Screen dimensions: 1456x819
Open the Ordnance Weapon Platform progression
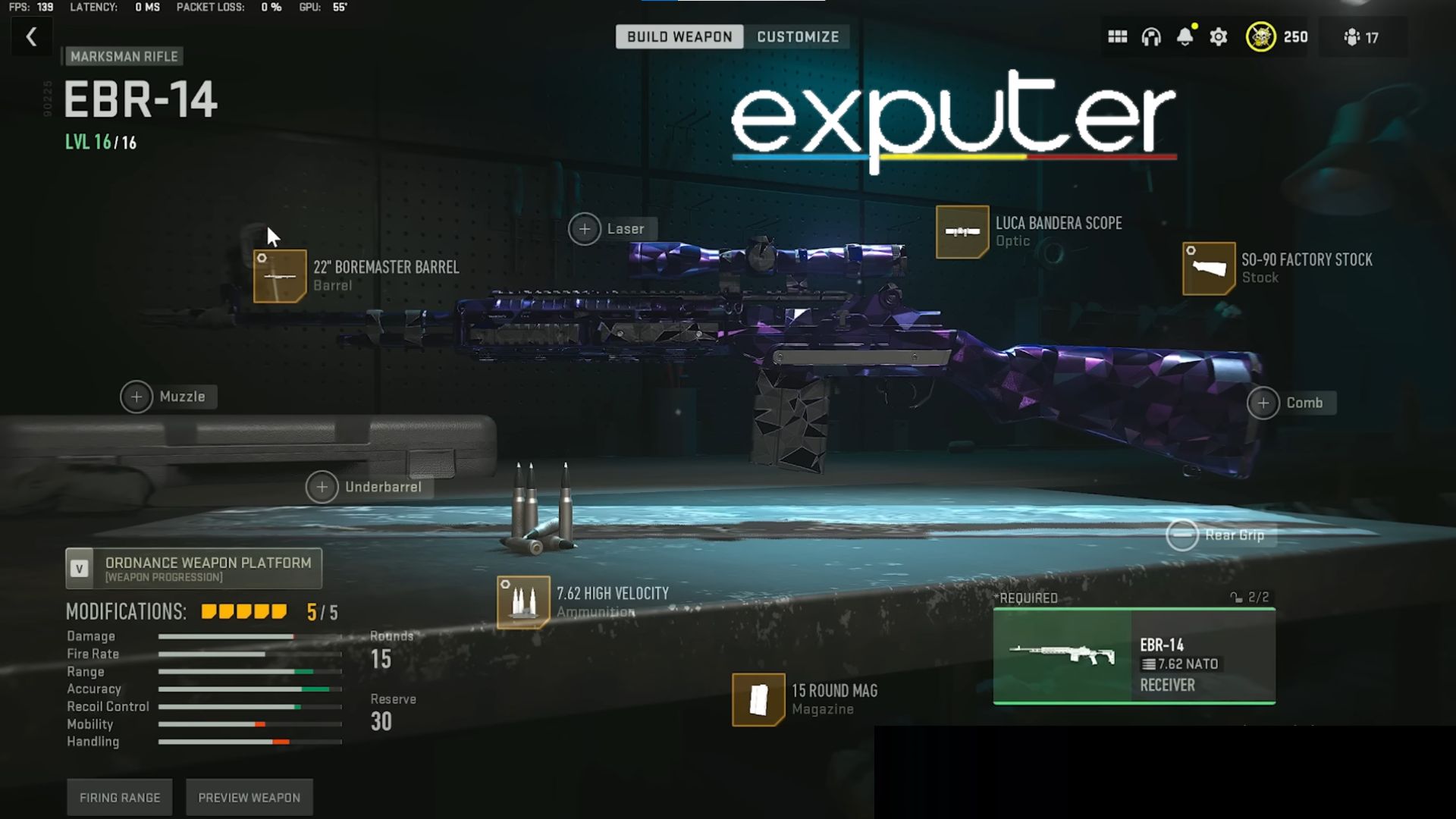194,568
